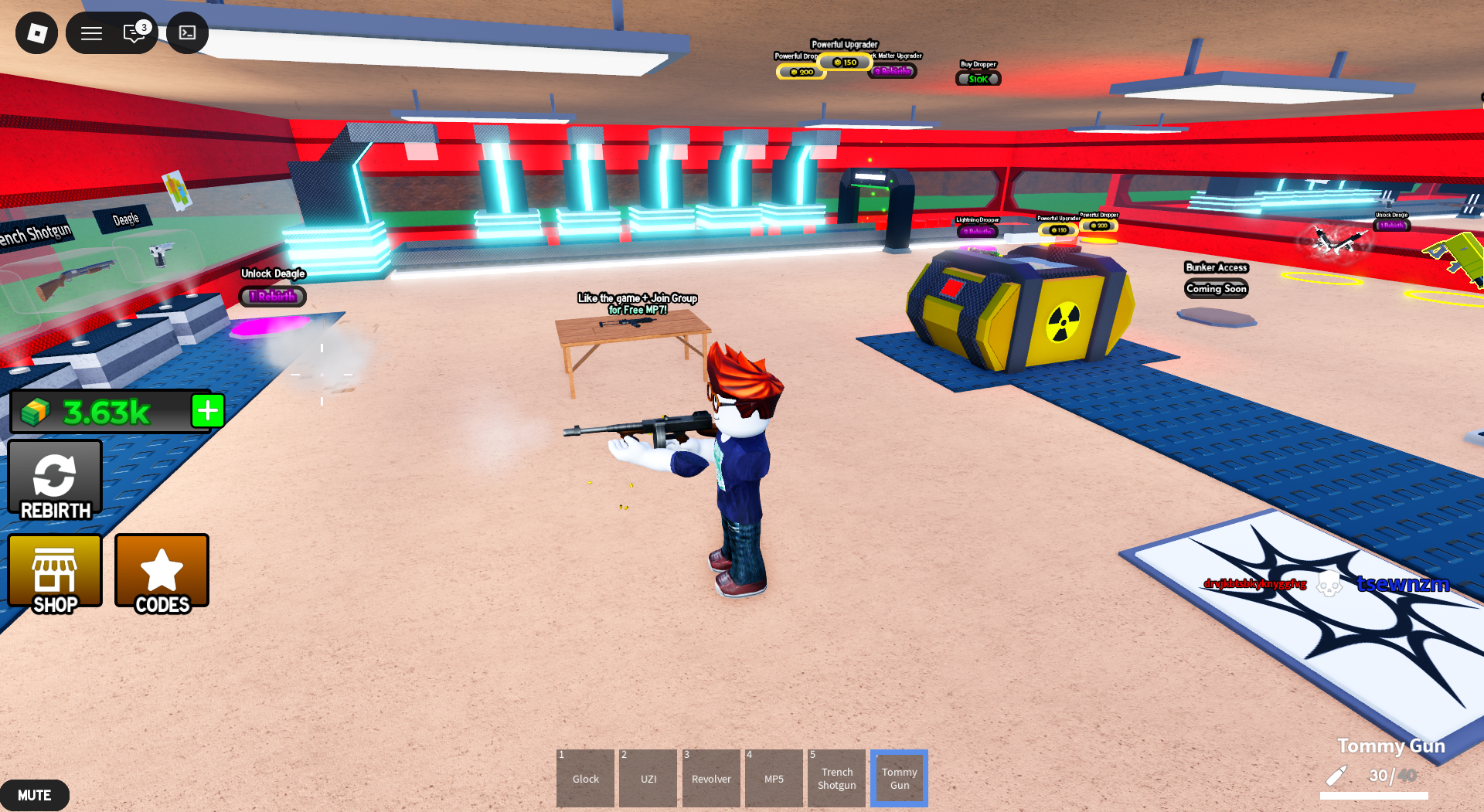
Task: Mute the game audio
Action: click(x=35, y=794)
